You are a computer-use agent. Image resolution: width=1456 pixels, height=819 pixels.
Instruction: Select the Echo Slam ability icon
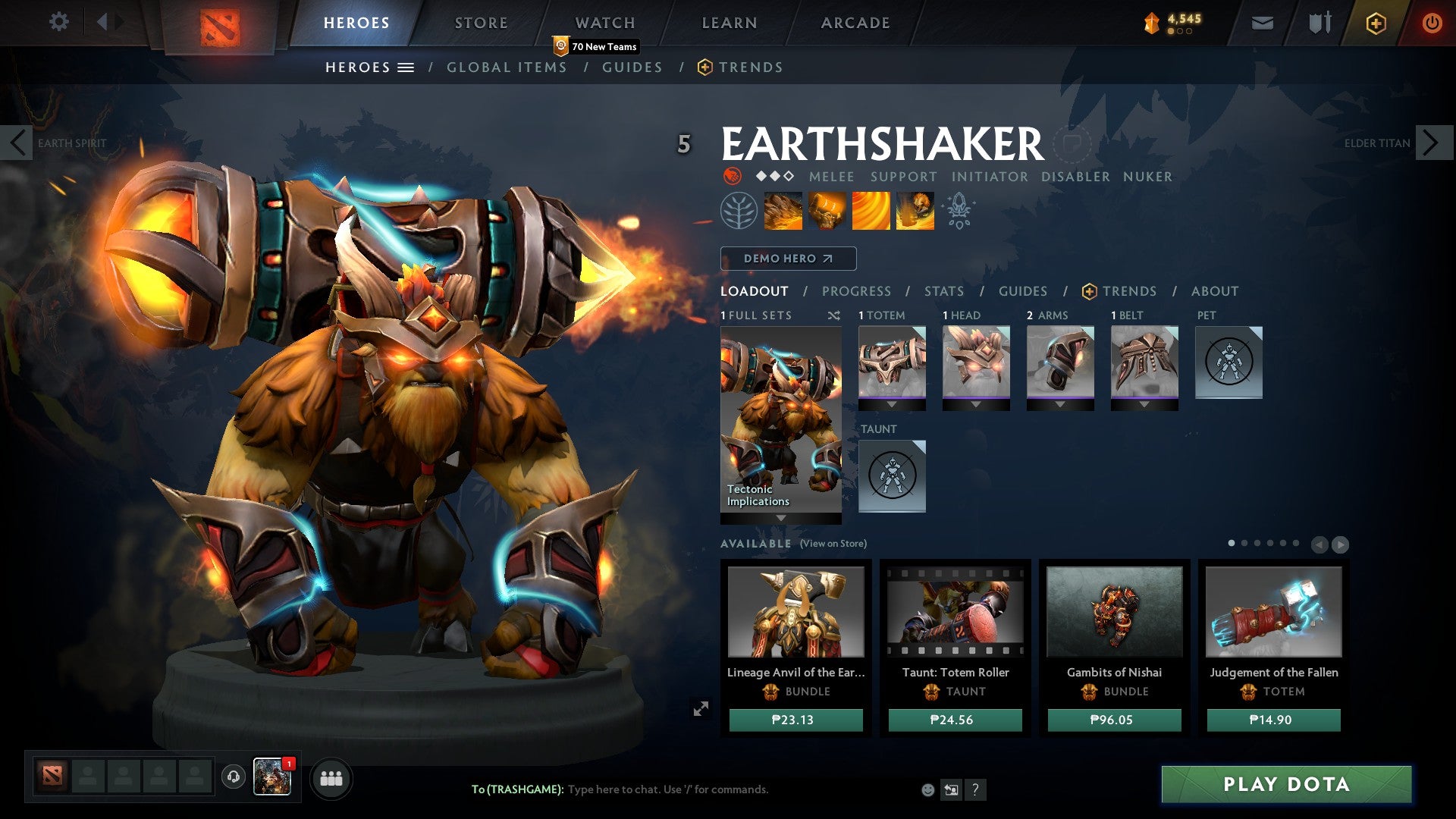pyautogui.click(x=914, y=211)
